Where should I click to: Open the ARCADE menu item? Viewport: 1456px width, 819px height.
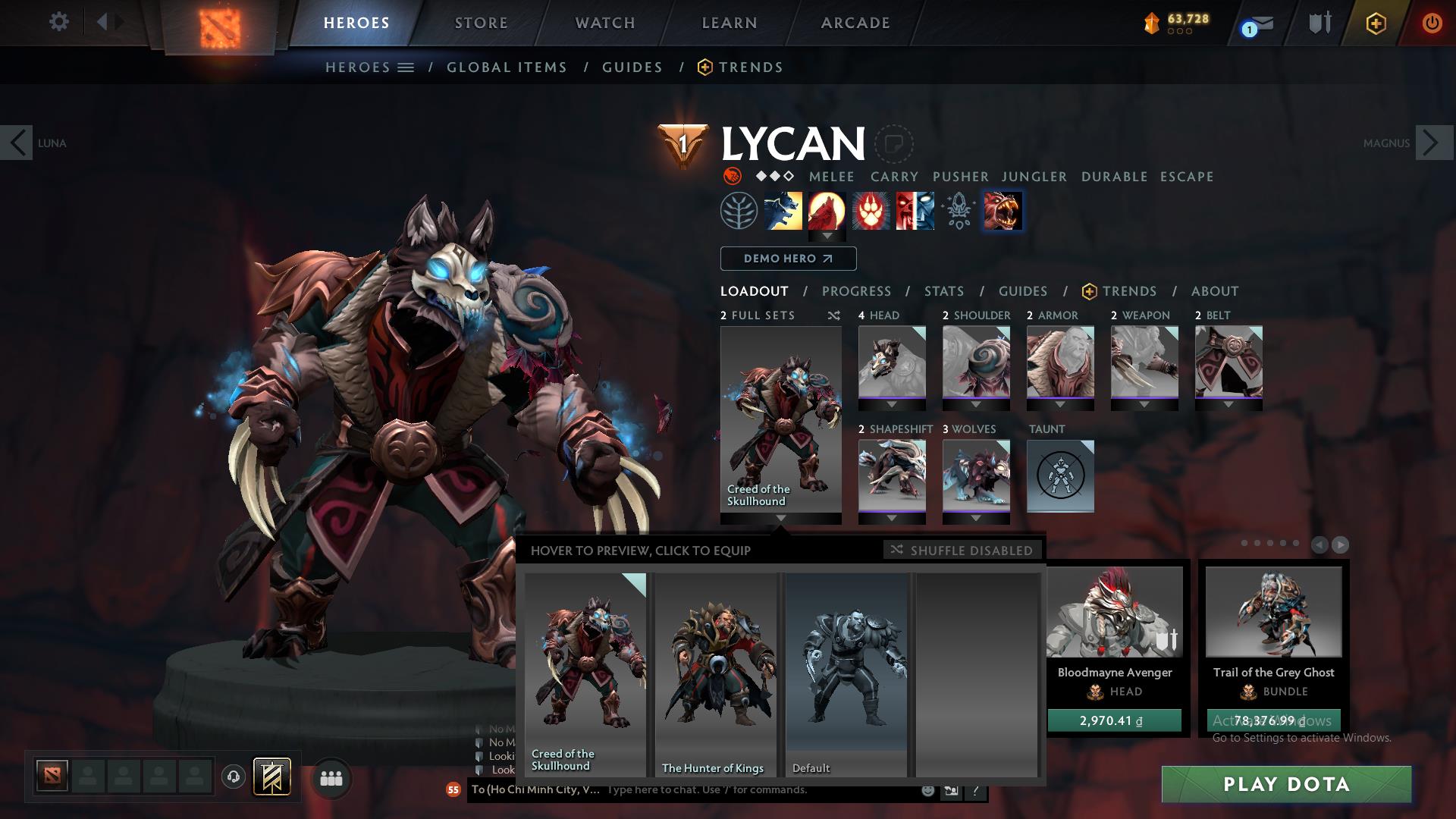coord(855,22)
